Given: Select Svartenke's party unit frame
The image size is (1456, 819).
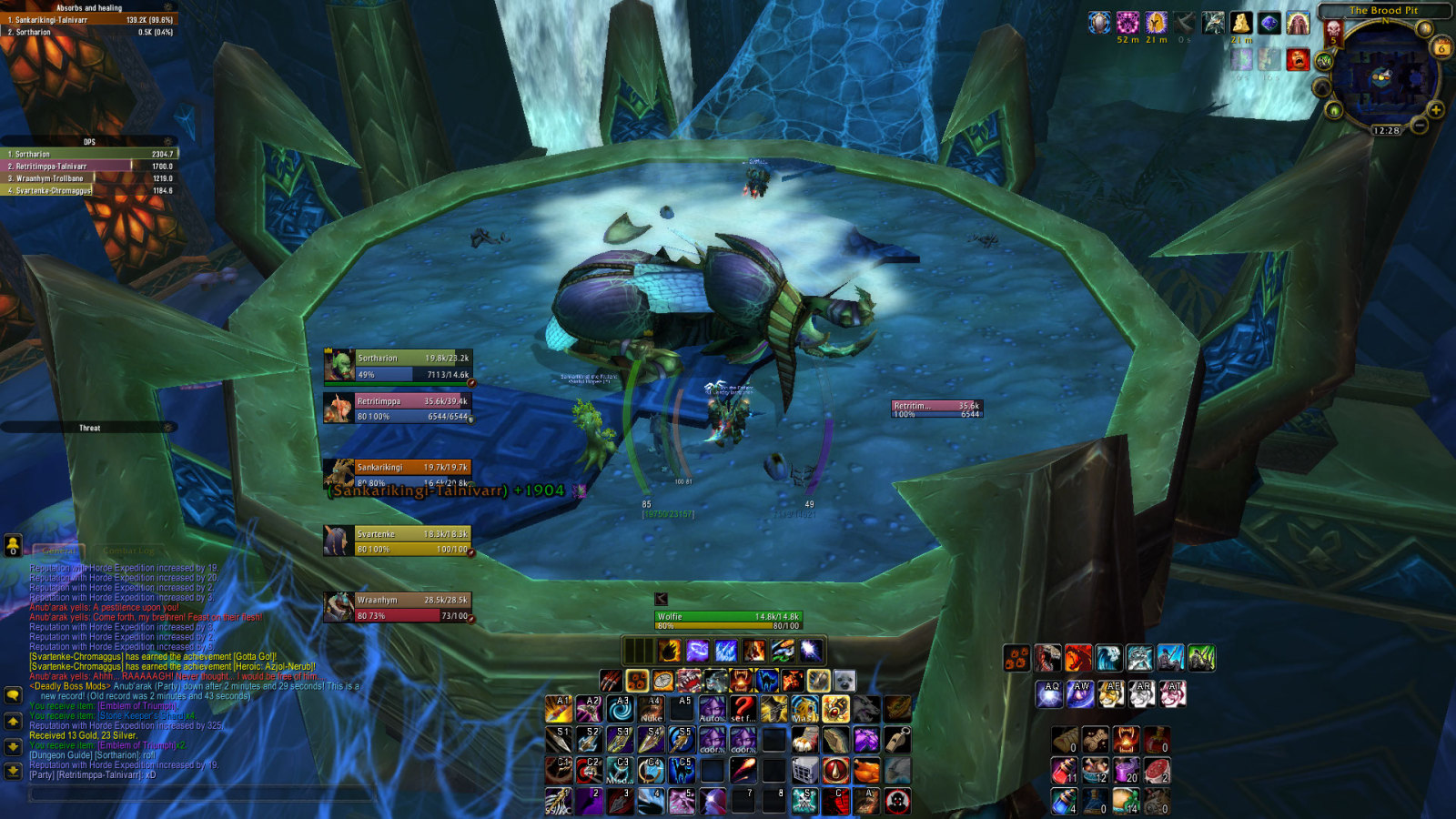Looking at the screenshot, I should [398, 541].
